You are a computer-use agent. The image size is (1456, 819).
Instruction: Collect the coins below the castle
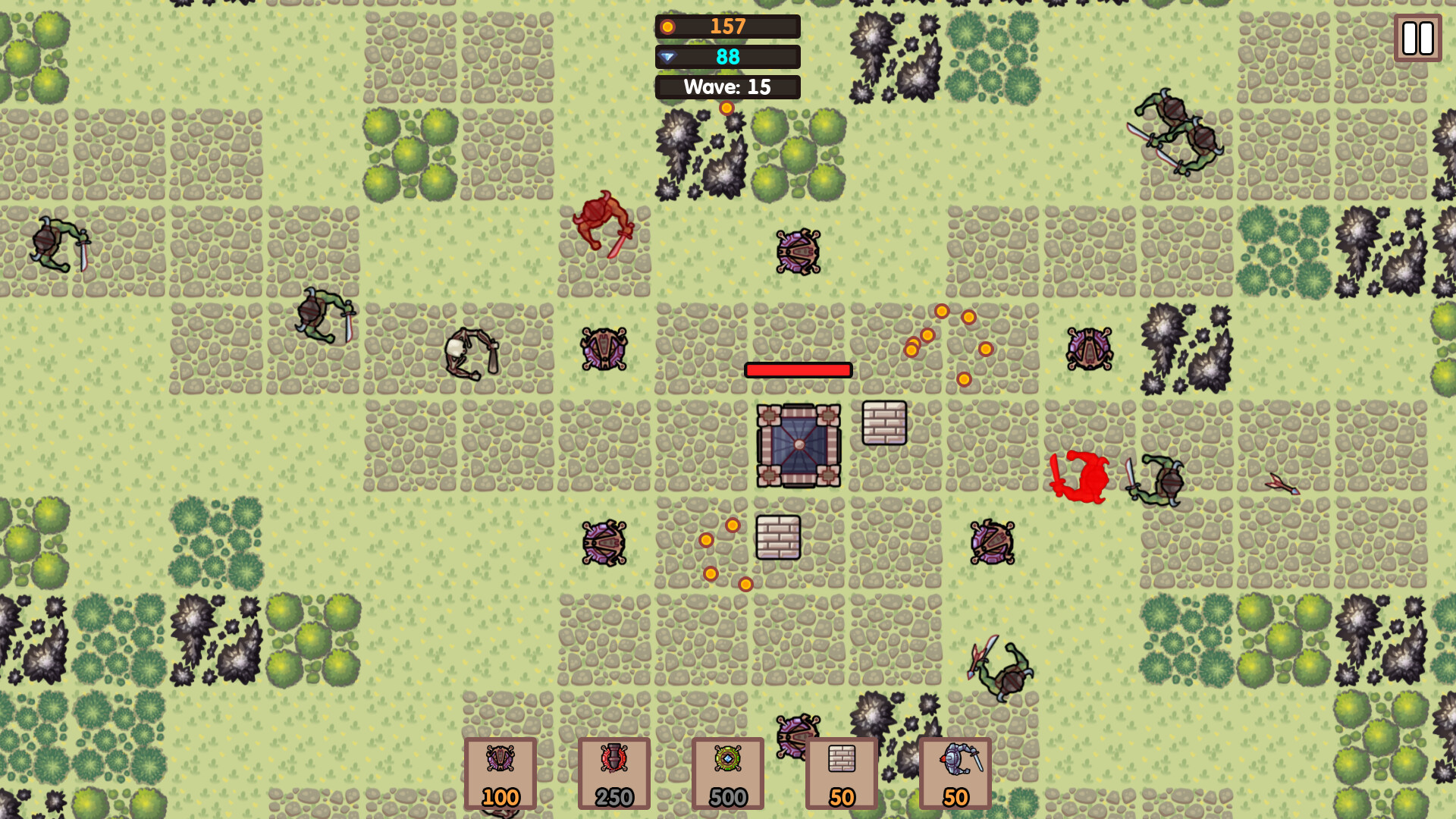click(724, 554)
